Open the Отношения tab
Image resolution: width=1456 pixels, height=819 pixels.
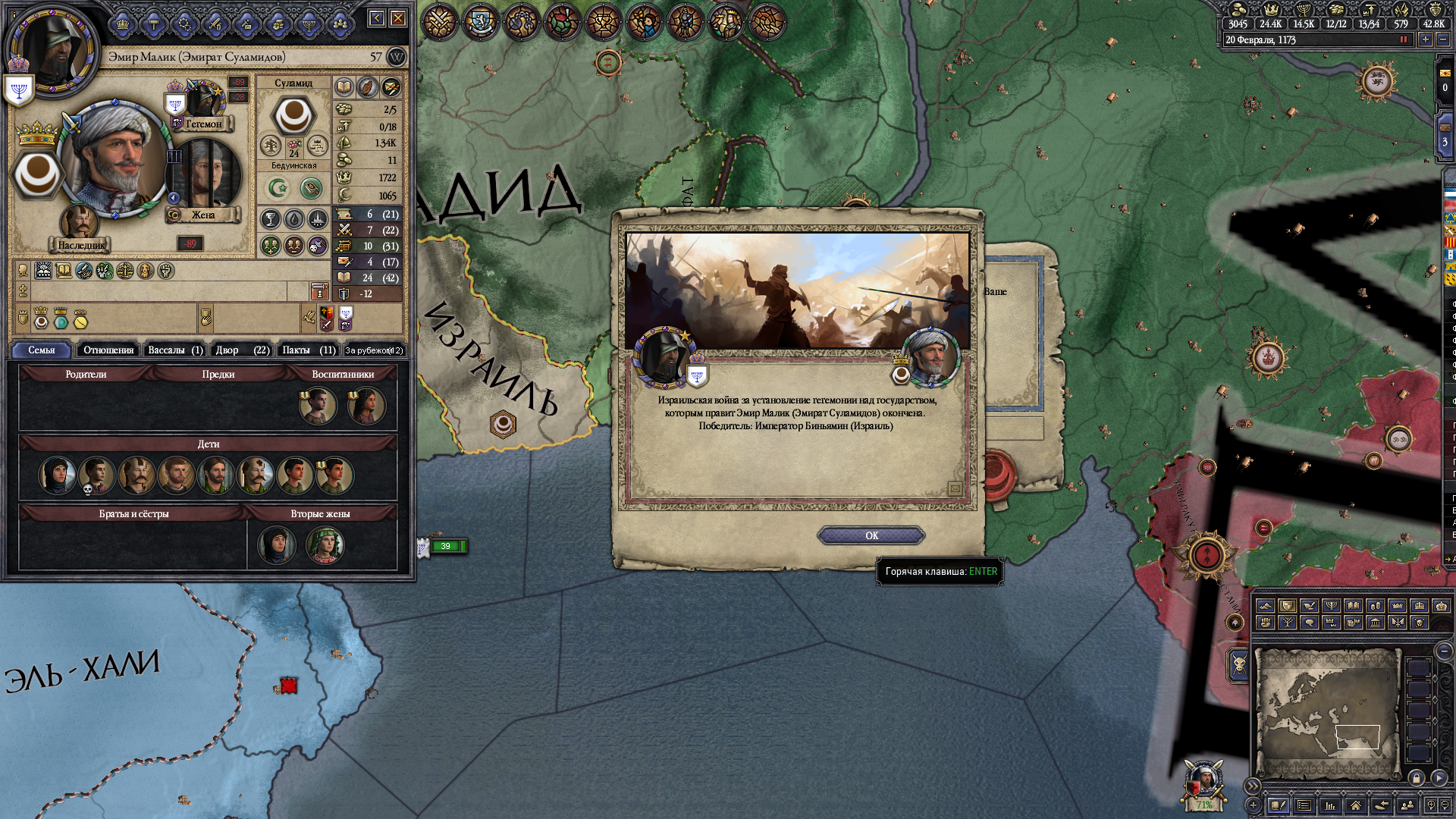point(108,350)
